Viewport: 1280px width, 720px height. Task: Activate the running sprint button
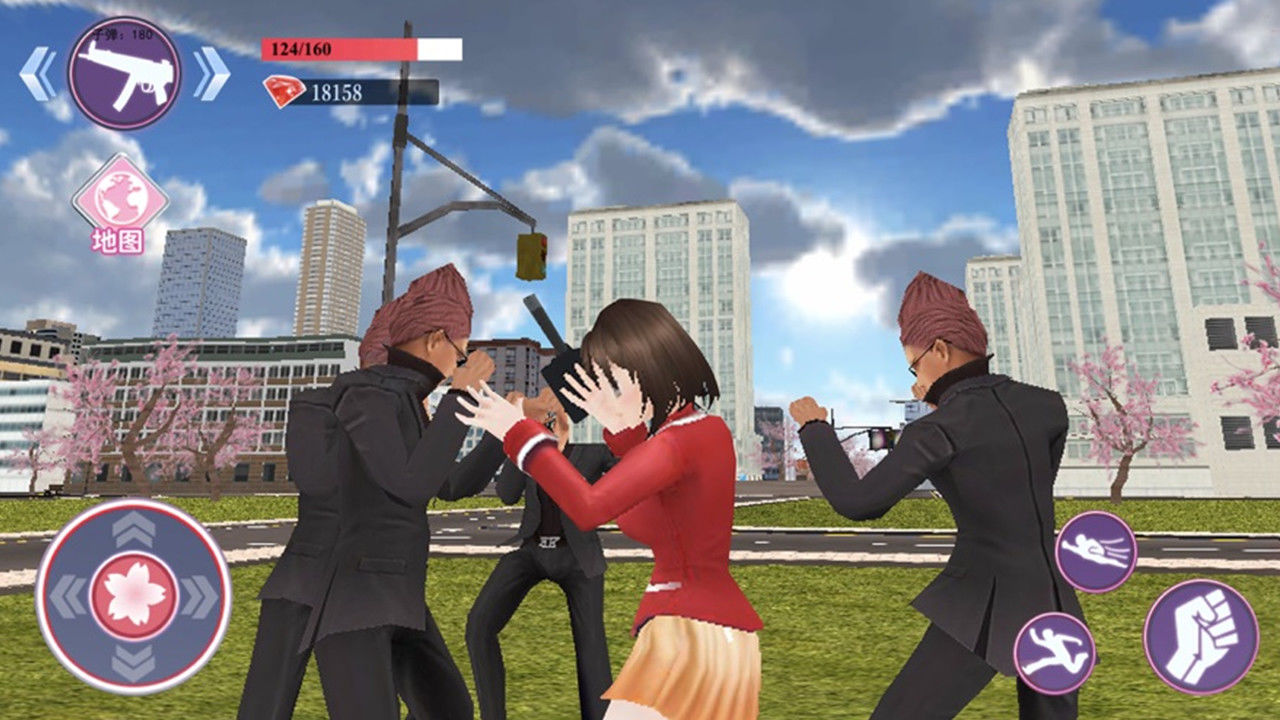pyautogui.click(x=1054, y=653)
